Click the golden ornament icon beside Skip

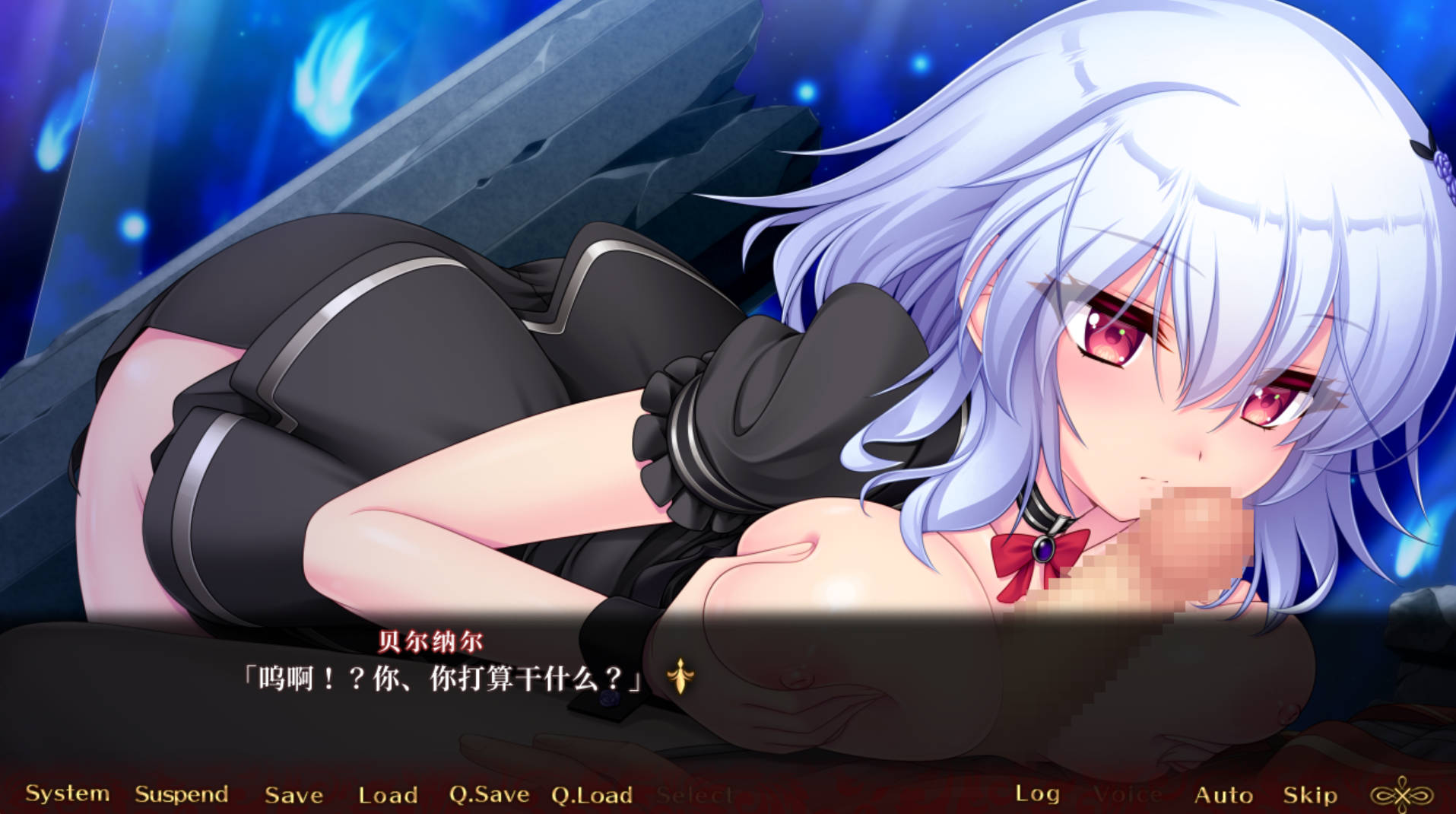1400,795
